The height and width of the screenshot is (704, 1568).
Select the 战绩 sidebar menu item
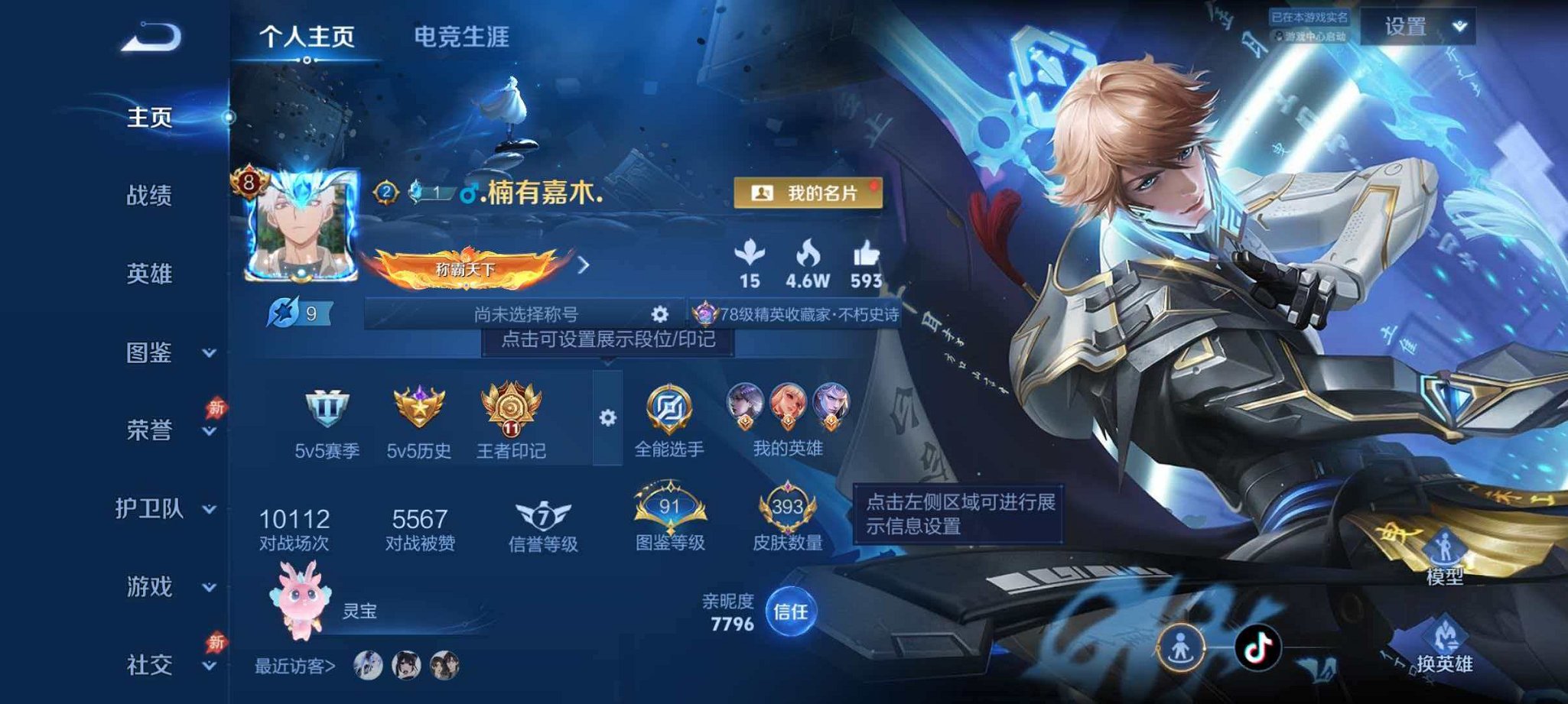[151, 197]
